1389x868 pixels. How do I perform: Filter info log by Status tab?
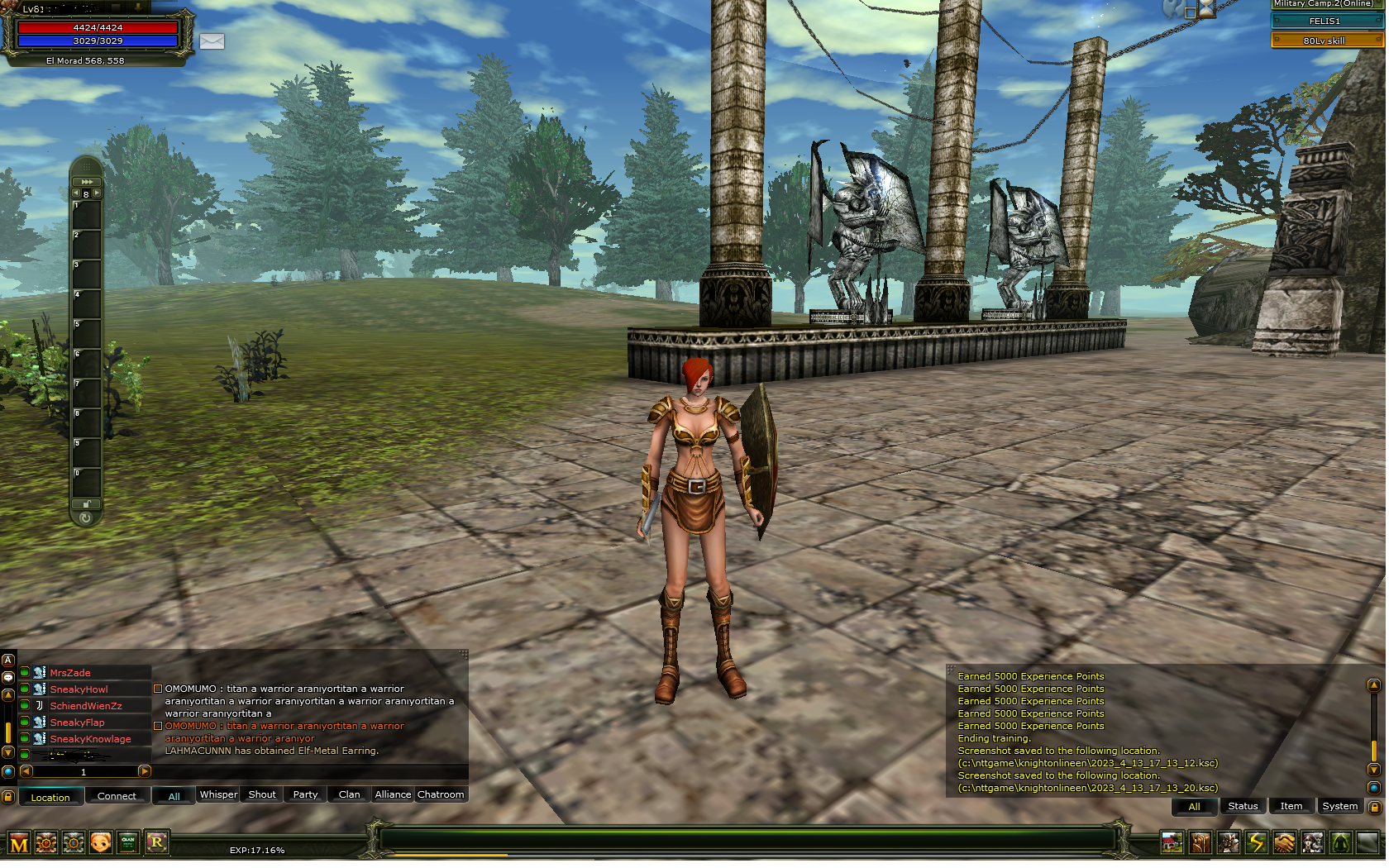[1243, 806]
